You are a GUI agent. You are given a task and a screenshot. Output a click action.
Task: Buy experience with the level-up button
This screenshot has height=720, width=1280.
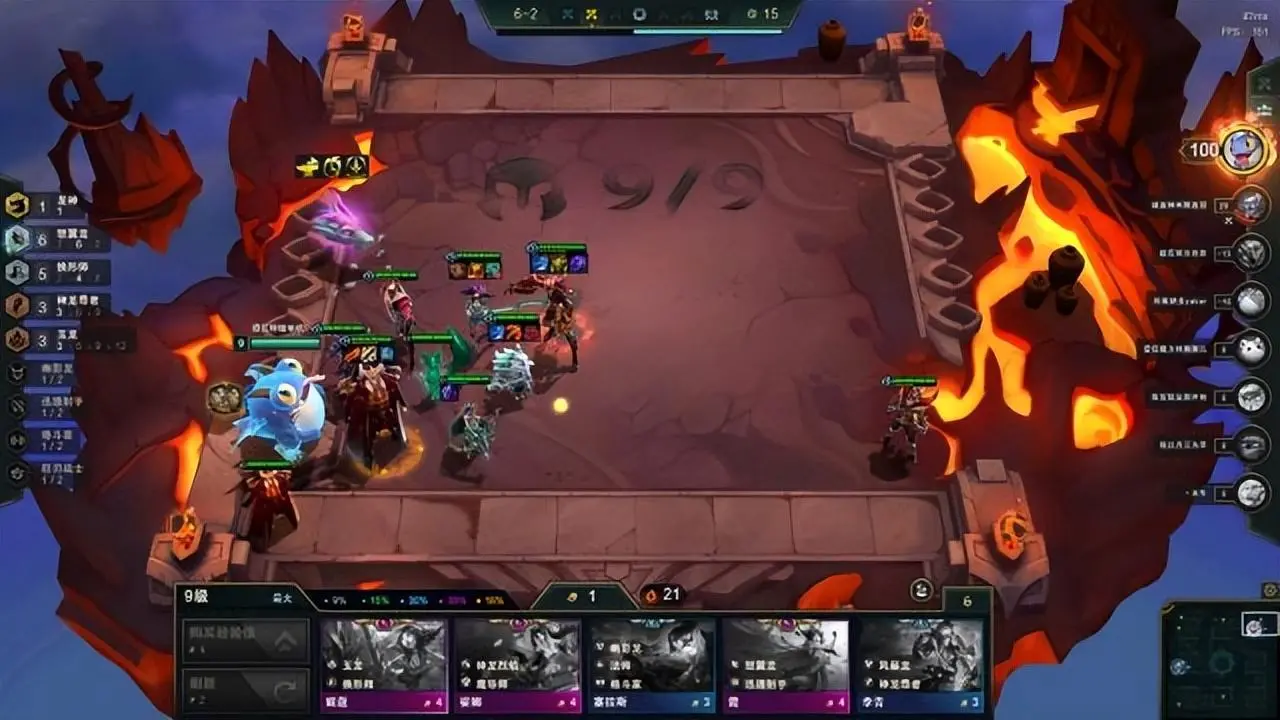[x=245, y=640]
